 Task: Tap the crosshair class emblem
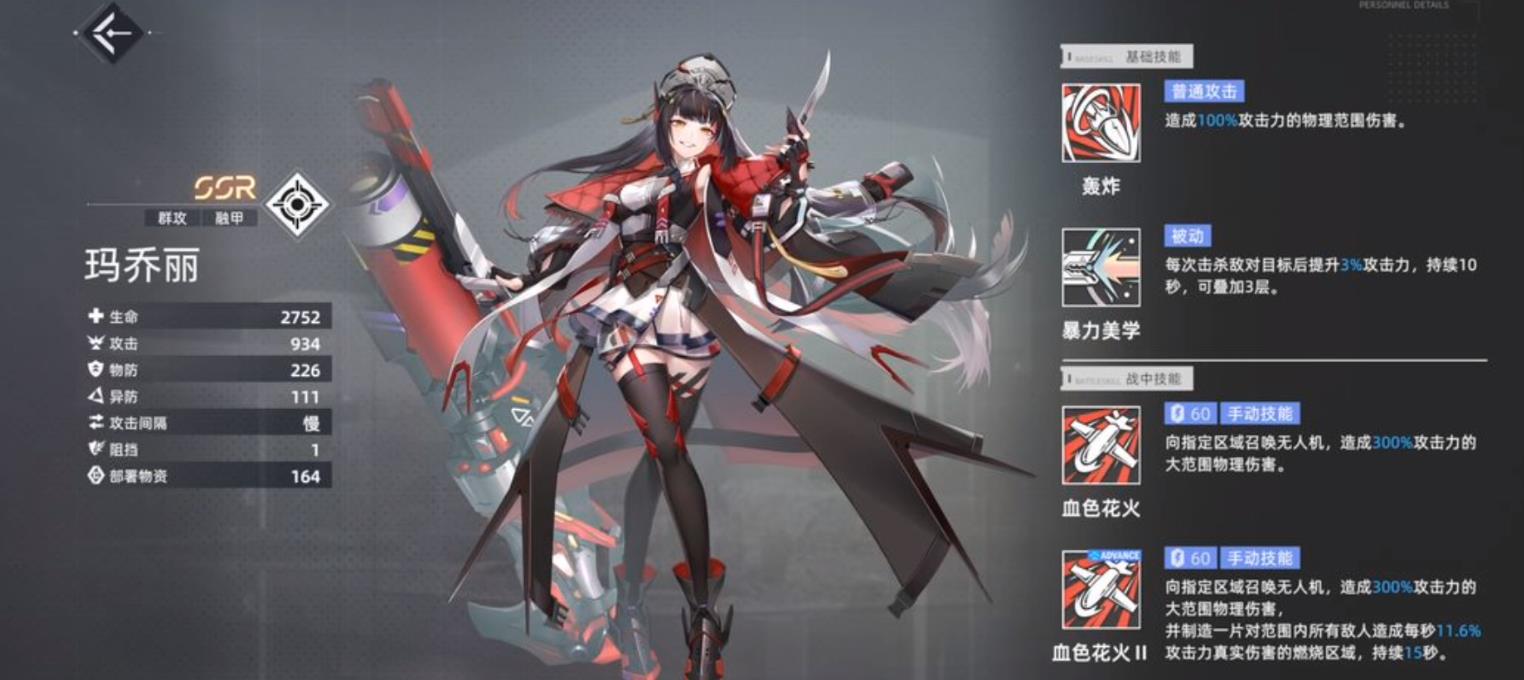pos(297,204)
